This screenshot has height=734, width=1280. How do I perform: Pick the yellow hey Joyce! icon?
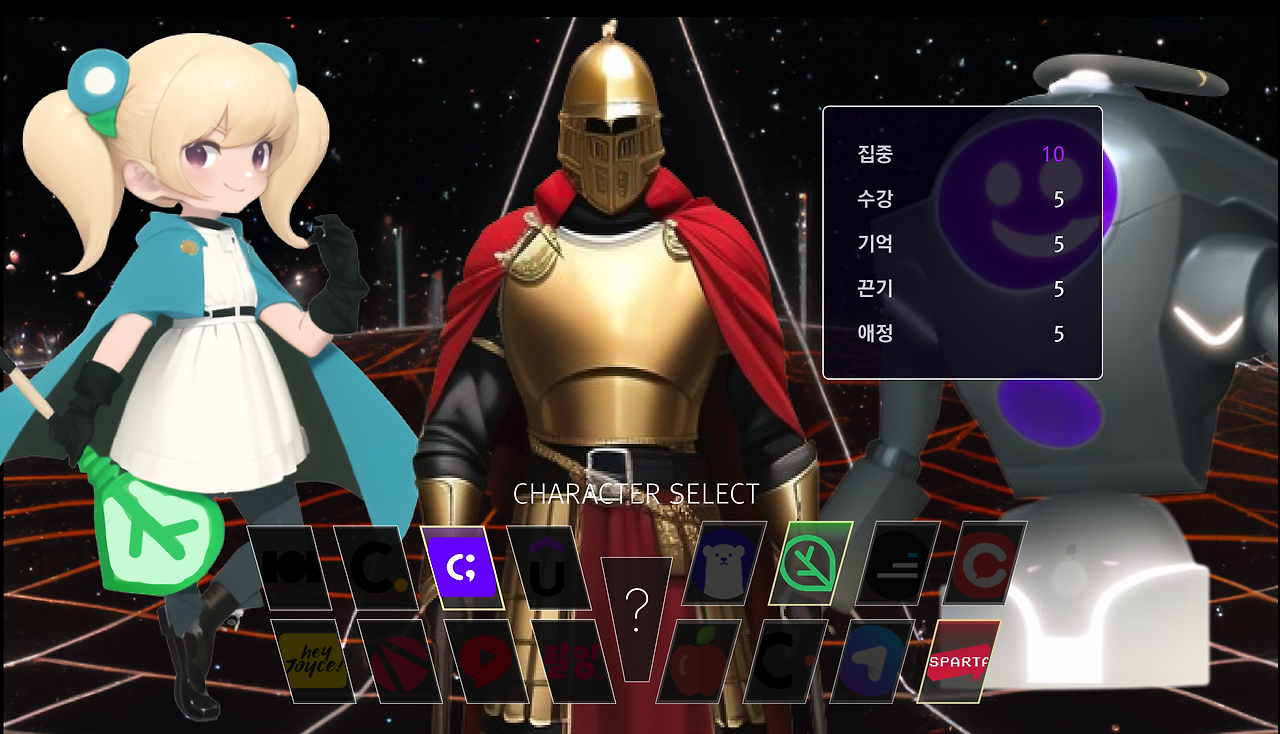(x=314, y=660)
